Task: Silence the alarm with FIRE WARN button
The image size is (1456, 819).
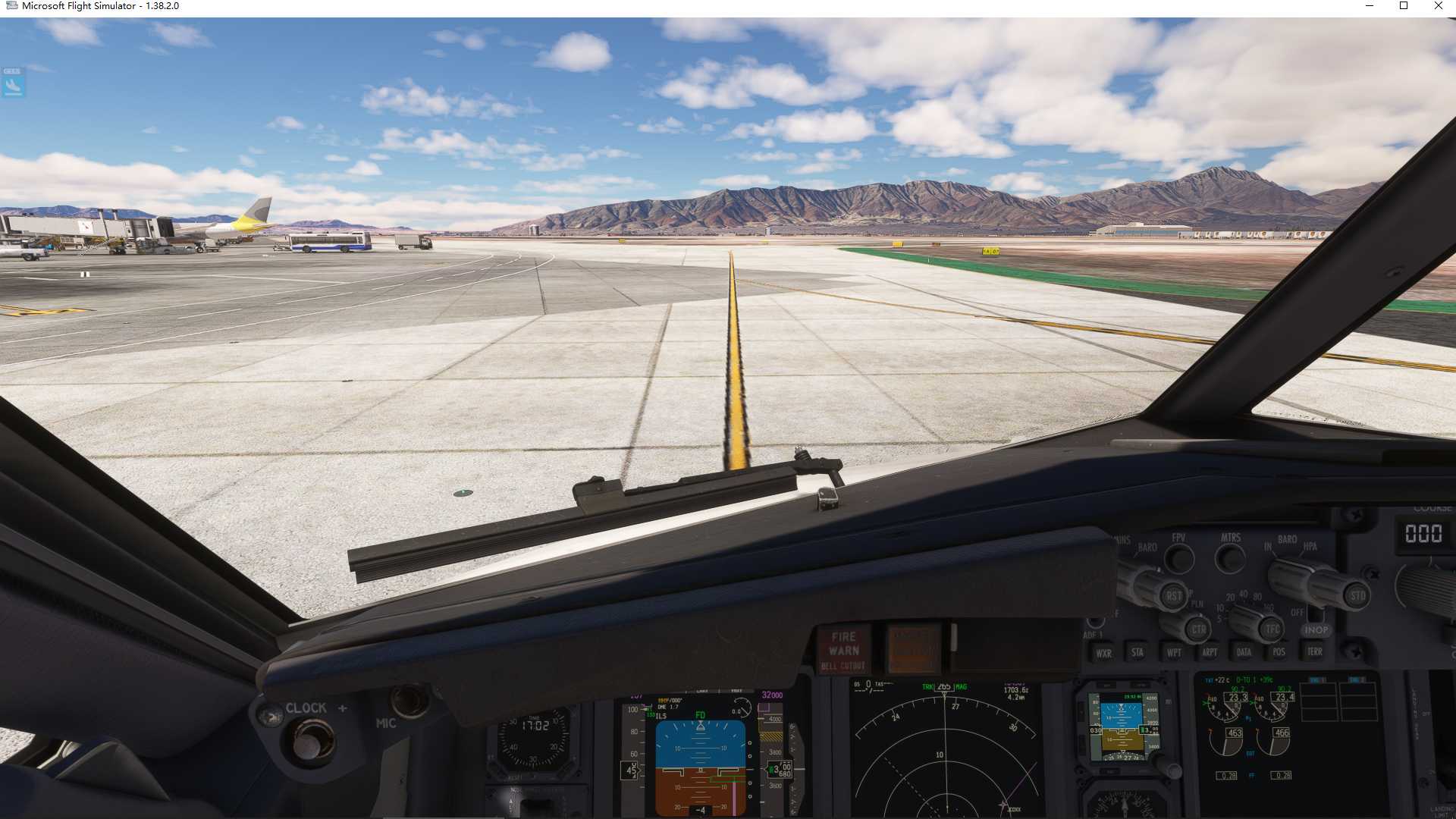Action: click(x=843, y=650)
